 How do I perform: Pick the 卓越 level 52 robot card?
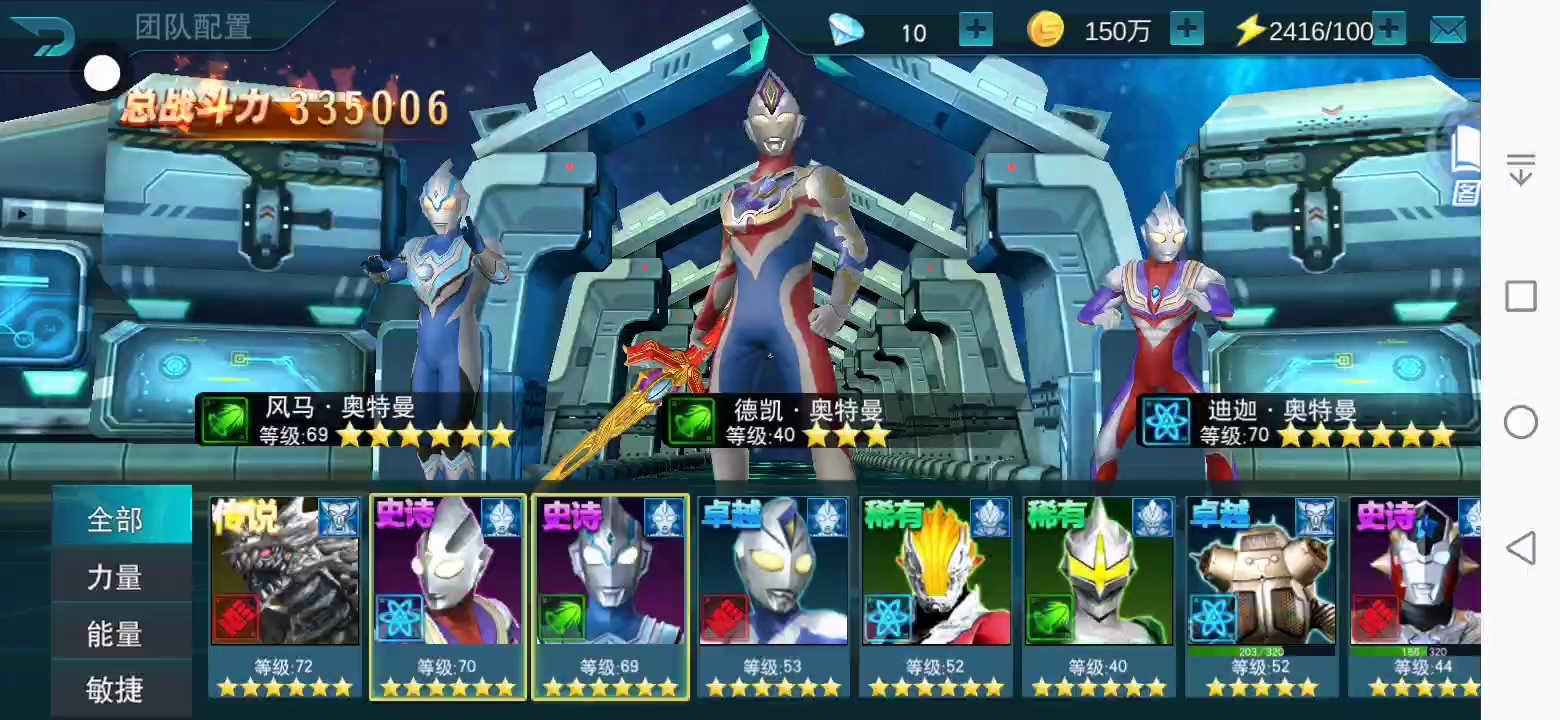[x=1261, y=595]
